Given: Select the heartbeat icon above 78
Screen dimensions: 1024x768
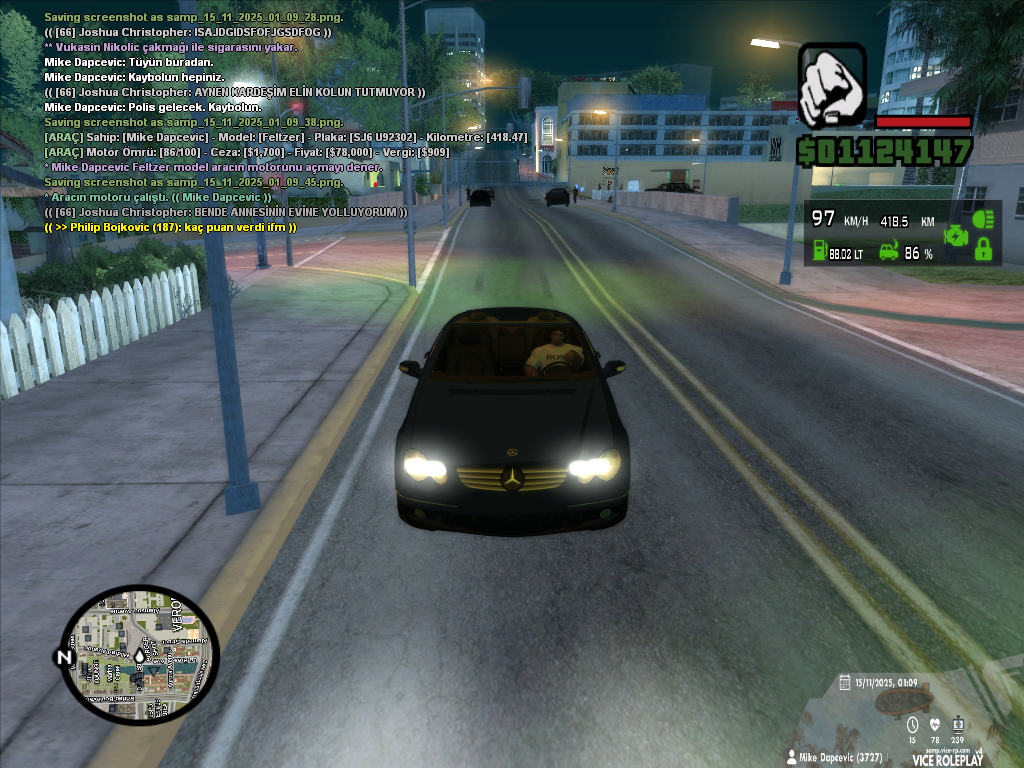Looking at the screenshot, I should [935, 725].
